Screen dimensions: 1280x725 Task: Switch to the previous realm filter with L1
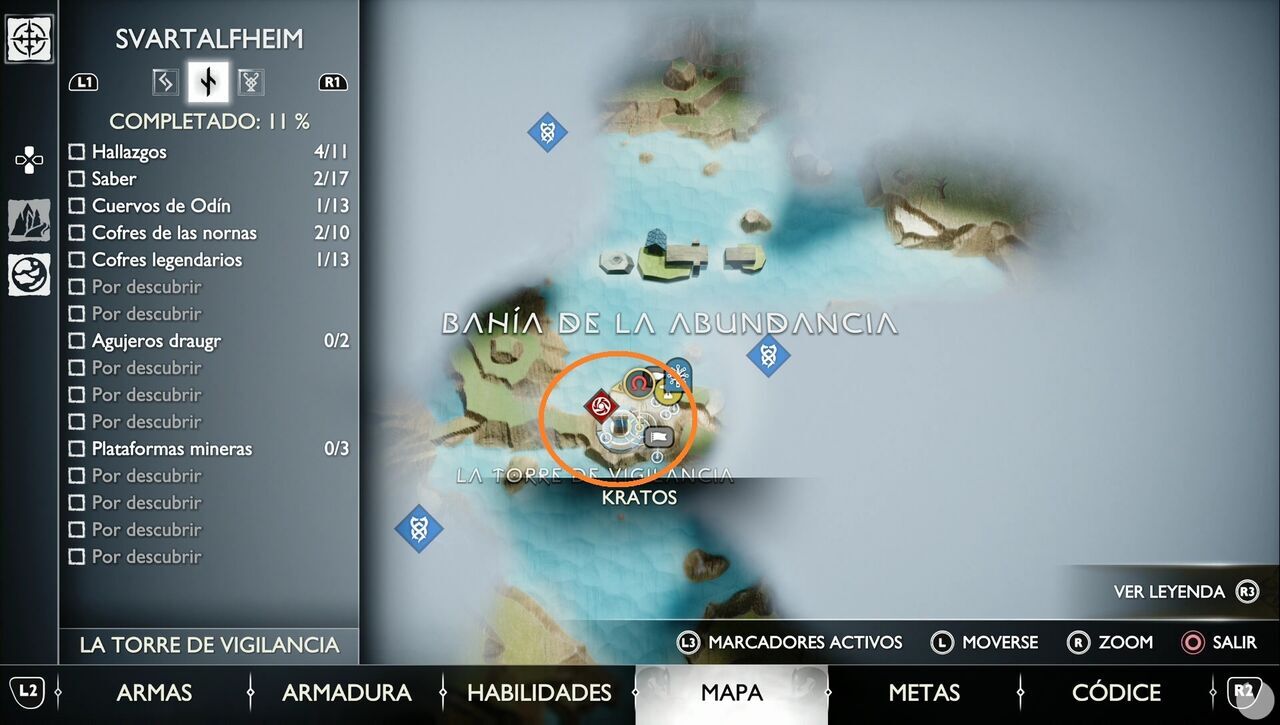(84, 82)
